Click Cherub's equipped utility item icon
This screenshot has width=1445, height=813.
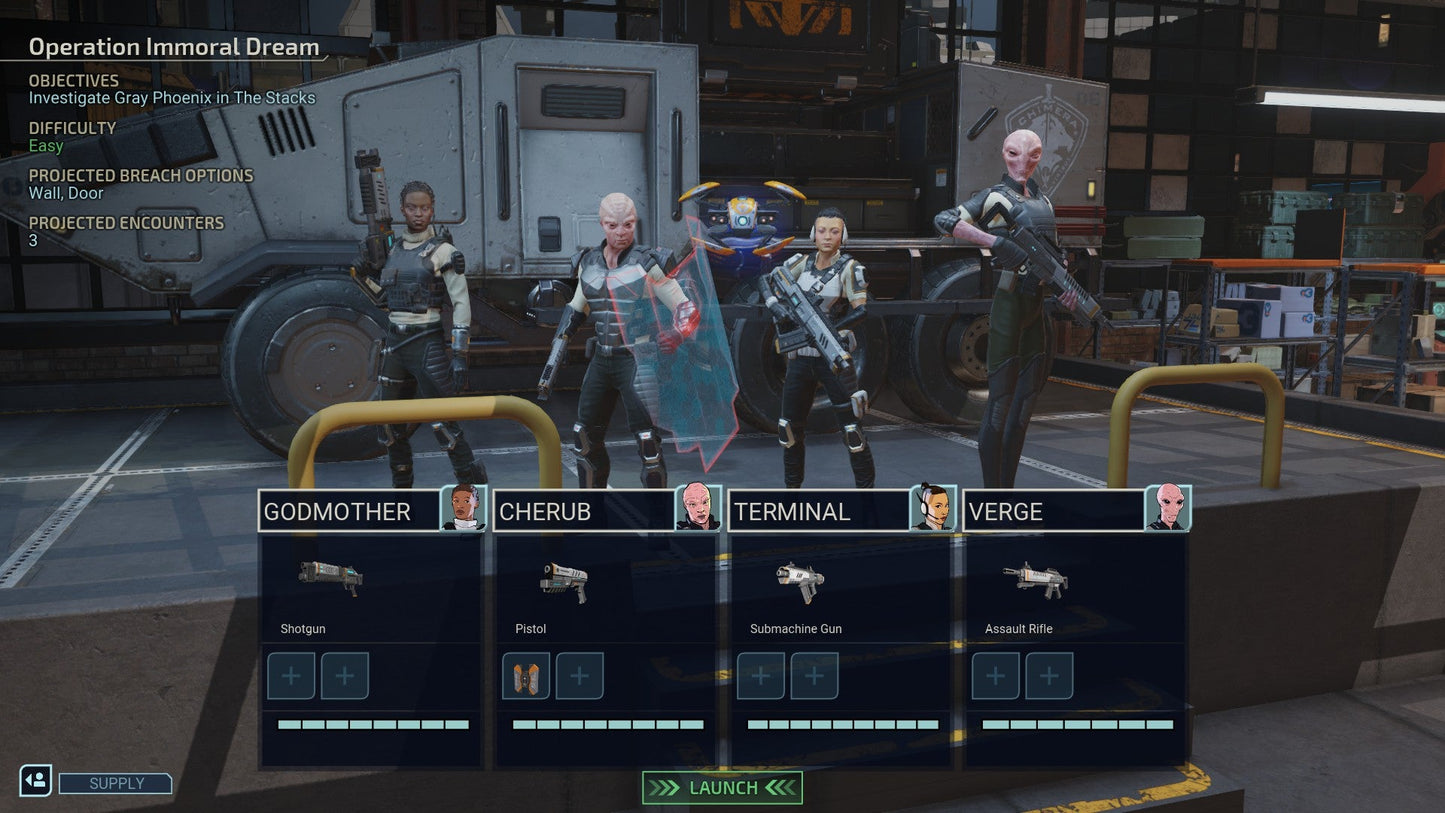(x=525, y=676)
